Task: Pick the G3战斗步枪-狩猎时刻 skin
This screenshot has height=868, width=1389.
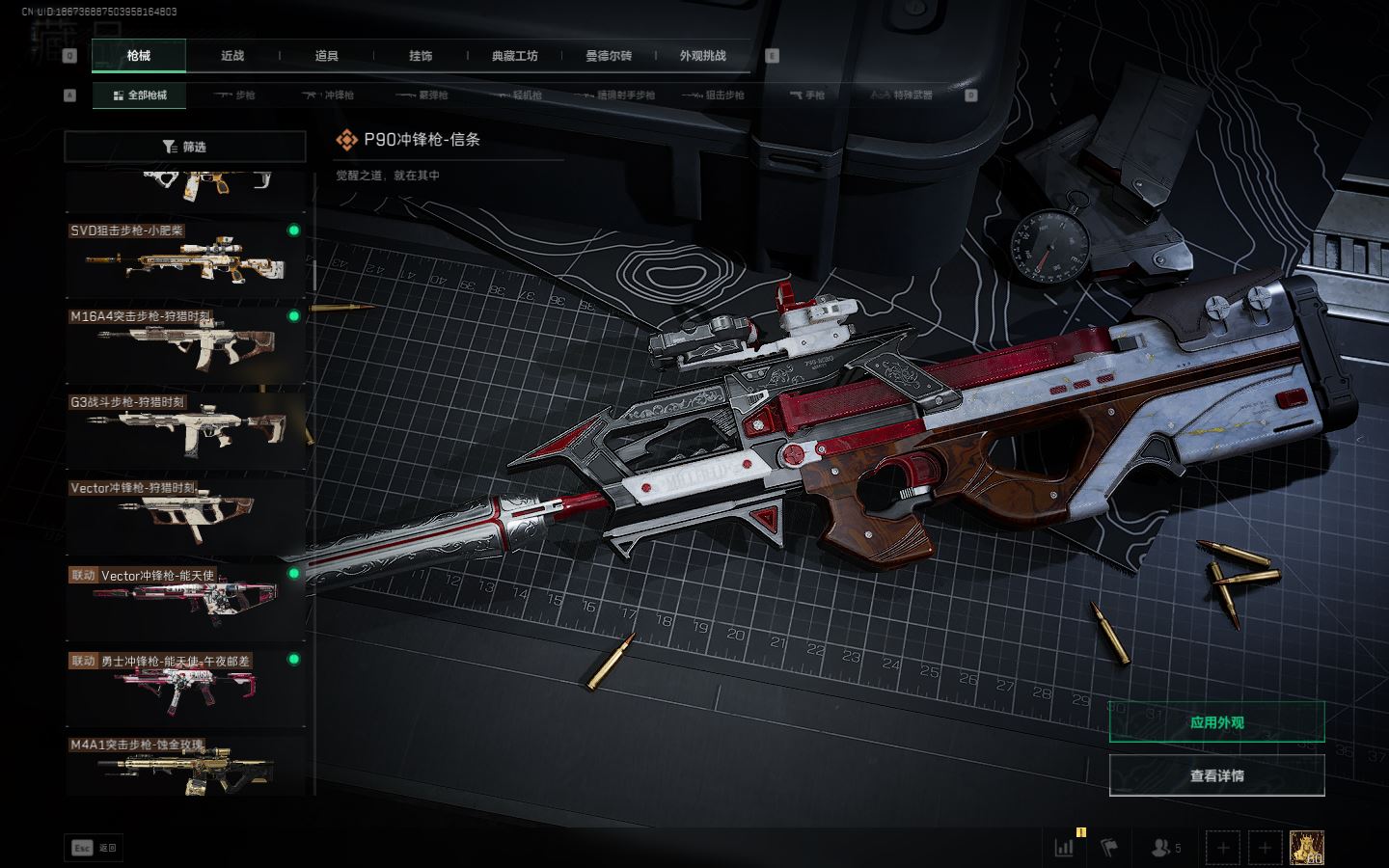Action: pos(184,429)
